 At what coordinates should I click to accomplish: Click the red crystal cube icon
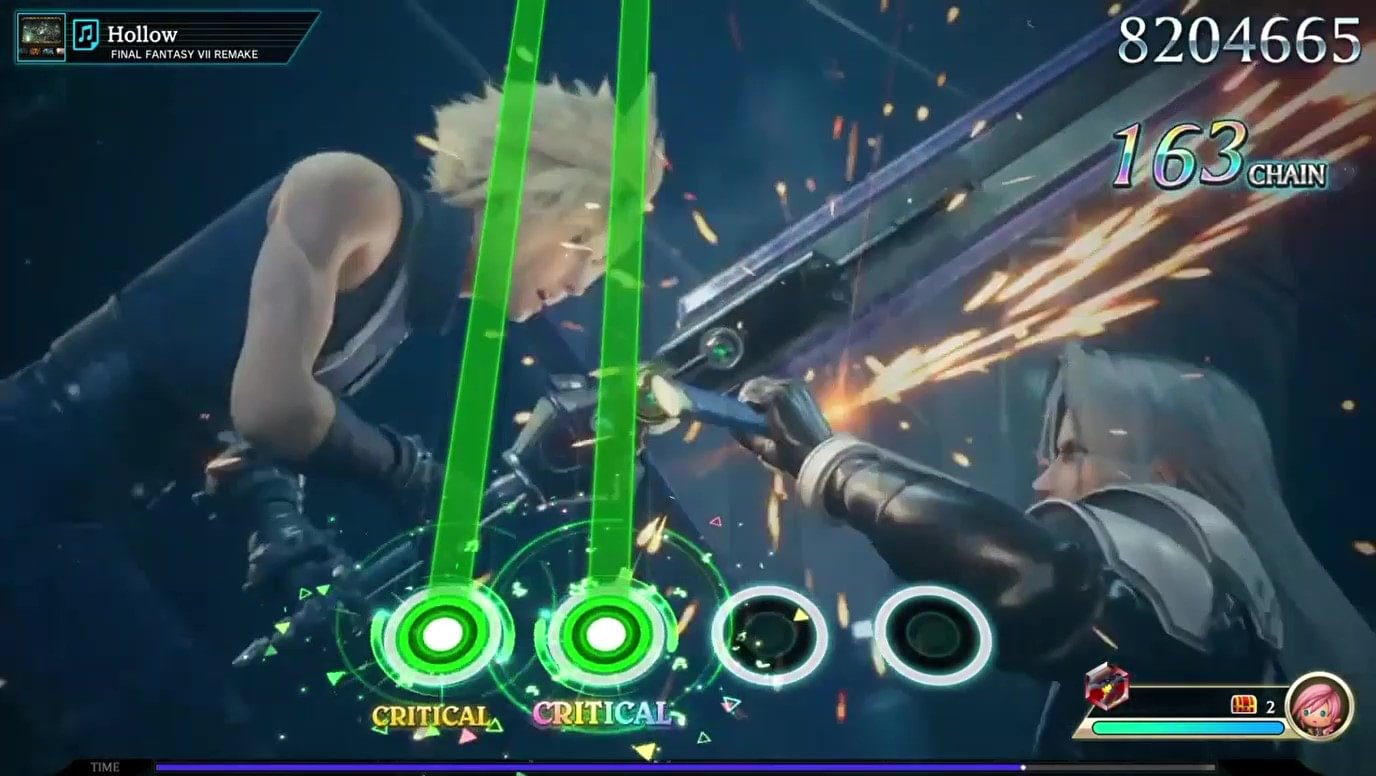[1106, 687]
